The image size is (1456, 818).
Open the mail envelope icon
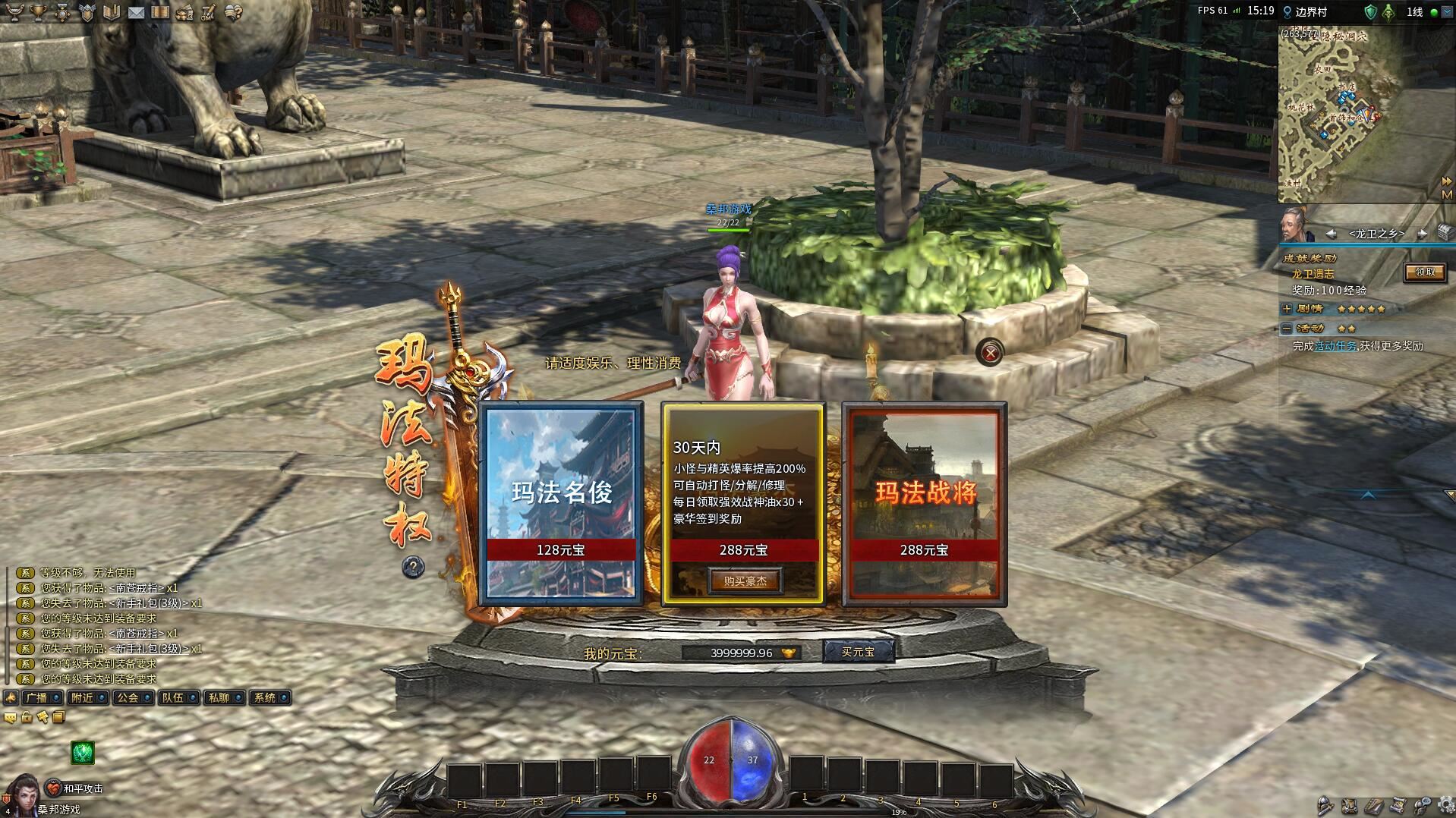pyautogui.click(x=136, y=12)
